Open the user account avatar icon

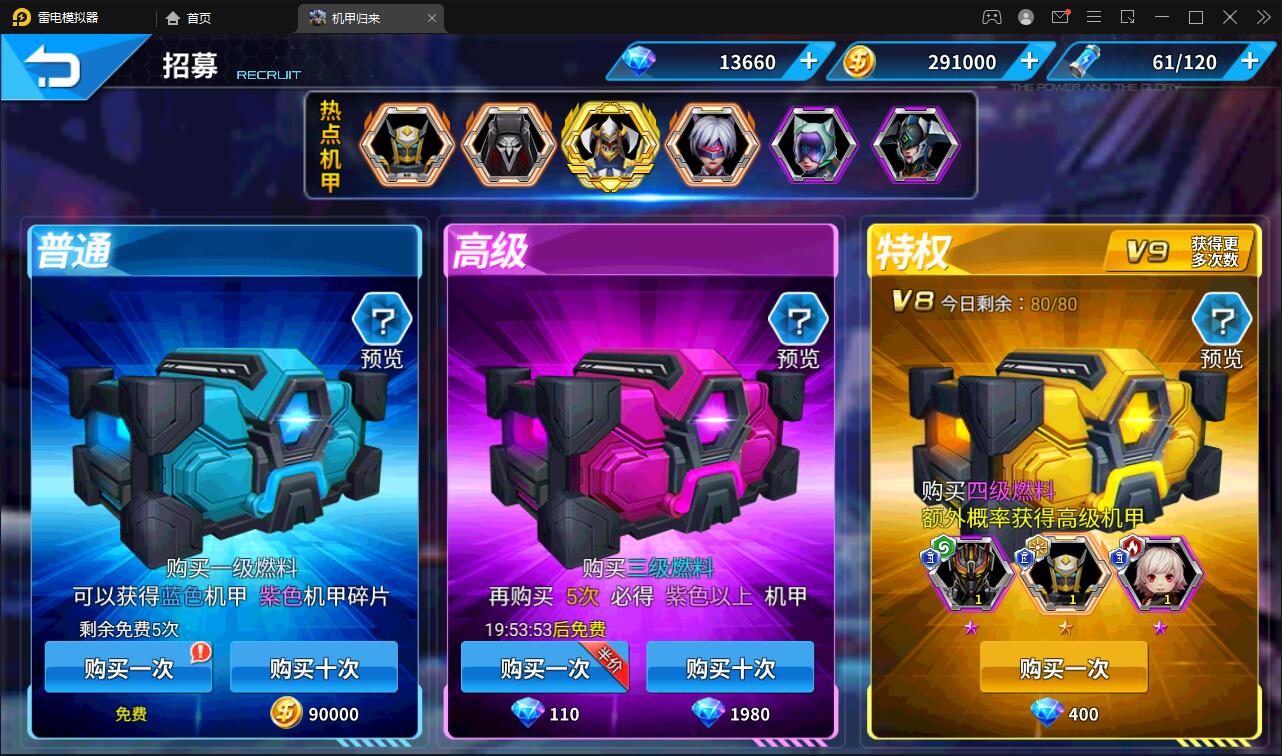click(x=1024, y=17)
